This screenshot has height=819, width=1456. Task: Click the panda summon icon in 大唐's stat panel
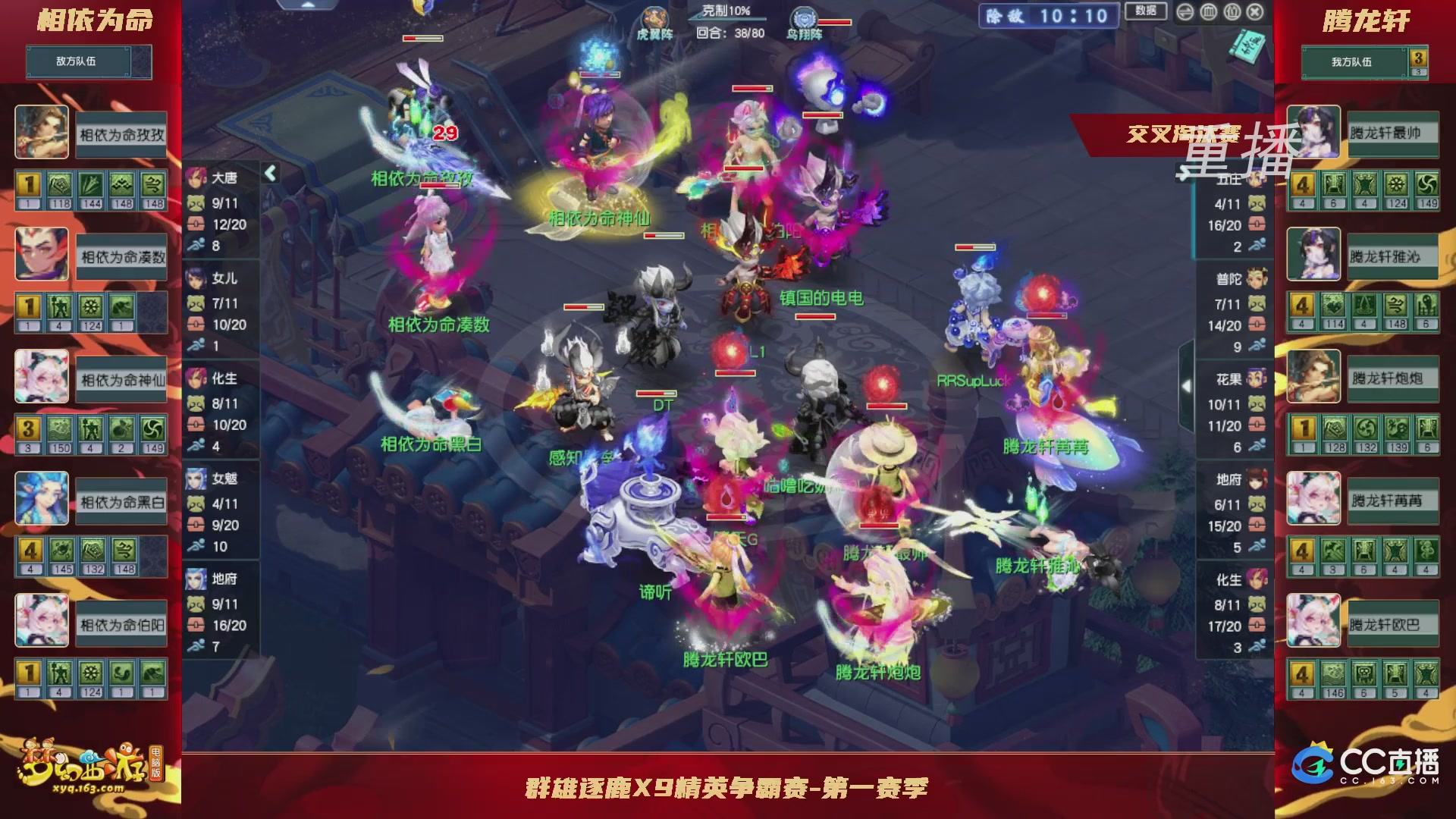point(195,203)
